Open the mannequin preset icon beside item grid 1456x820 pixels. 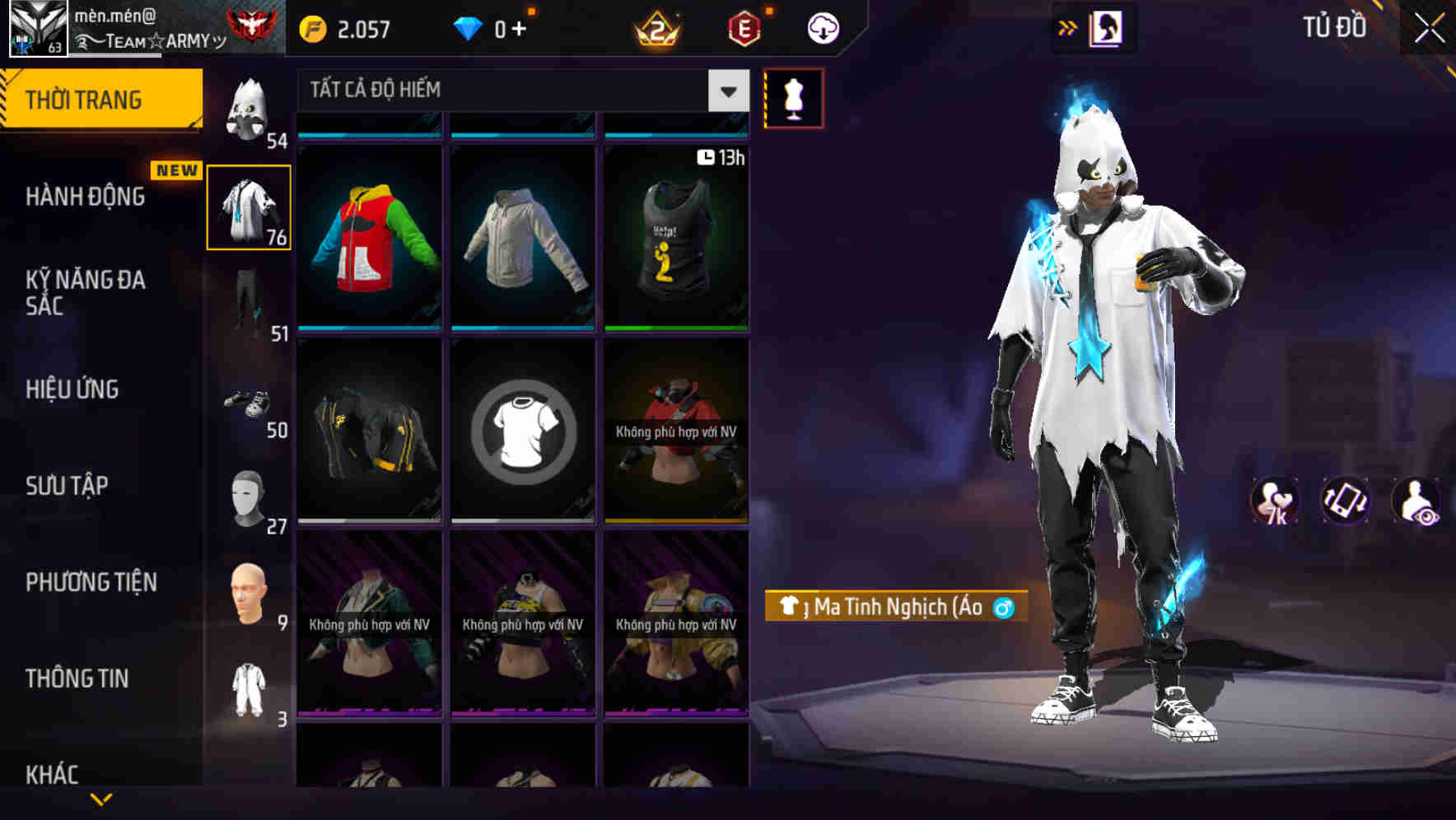pos(793,96)
